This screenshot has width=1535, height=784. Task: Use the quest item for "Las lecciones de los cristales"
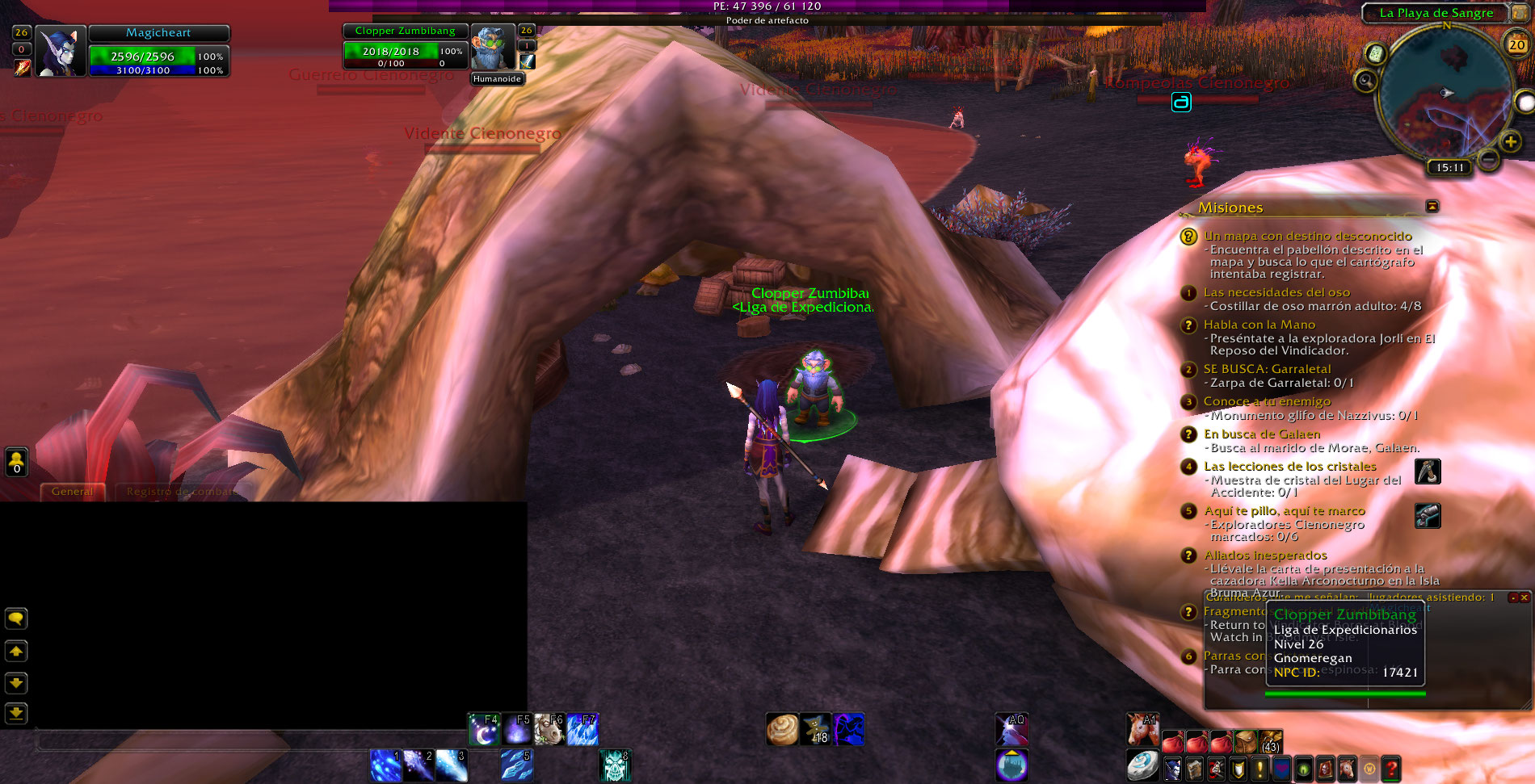(1428, 472)
